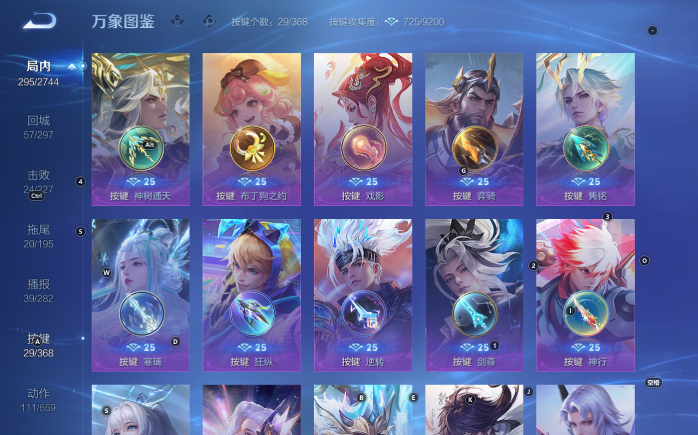The width and height of the screenshot is (698, 435).
Task: Switch to the 局内 category tab
Action: point(38,72)
